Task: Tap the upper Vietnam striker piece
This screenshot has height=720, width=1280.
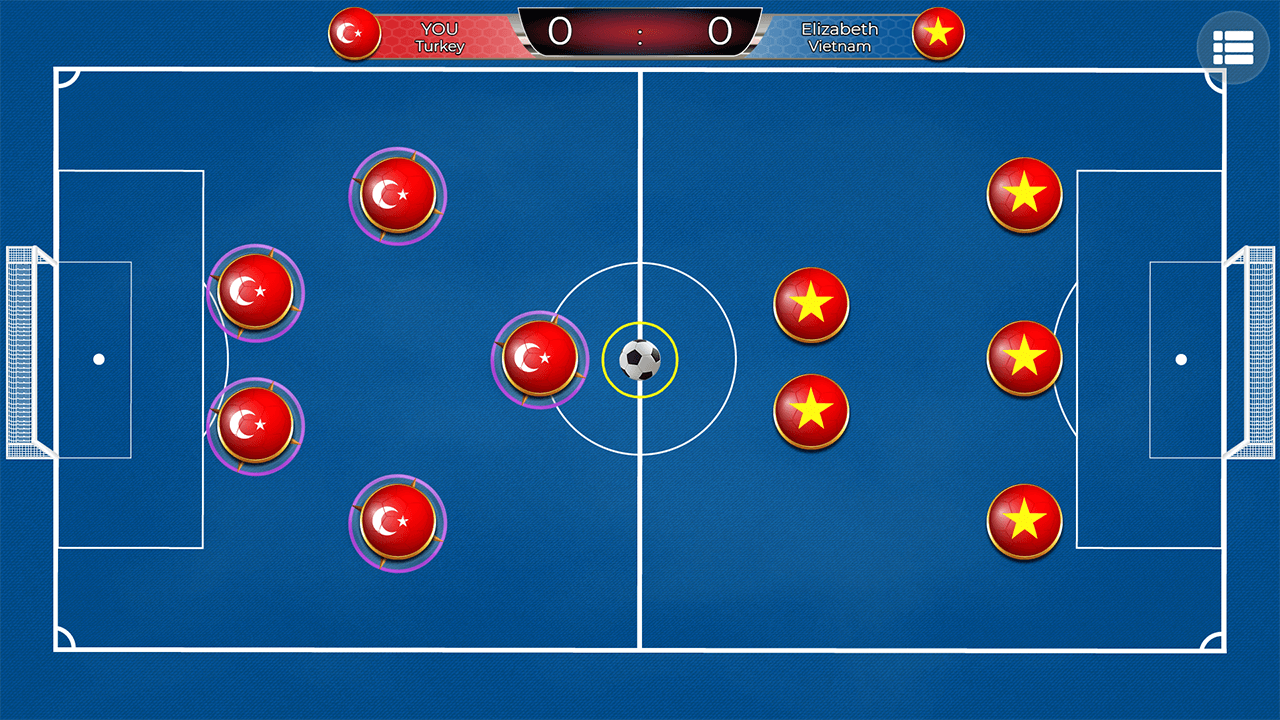Action: 811,305
